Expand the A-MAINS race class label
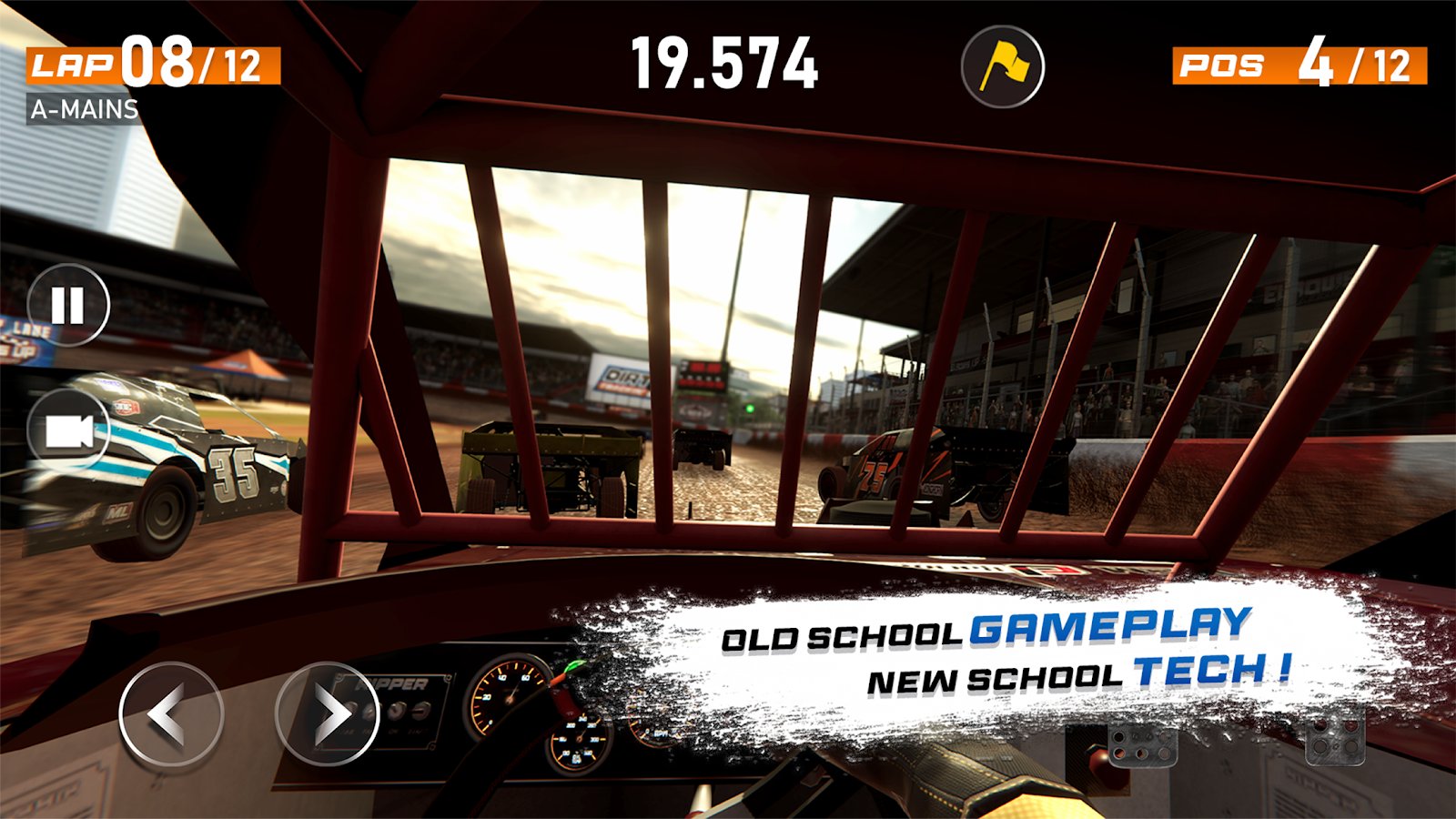 tap(84, 111)
